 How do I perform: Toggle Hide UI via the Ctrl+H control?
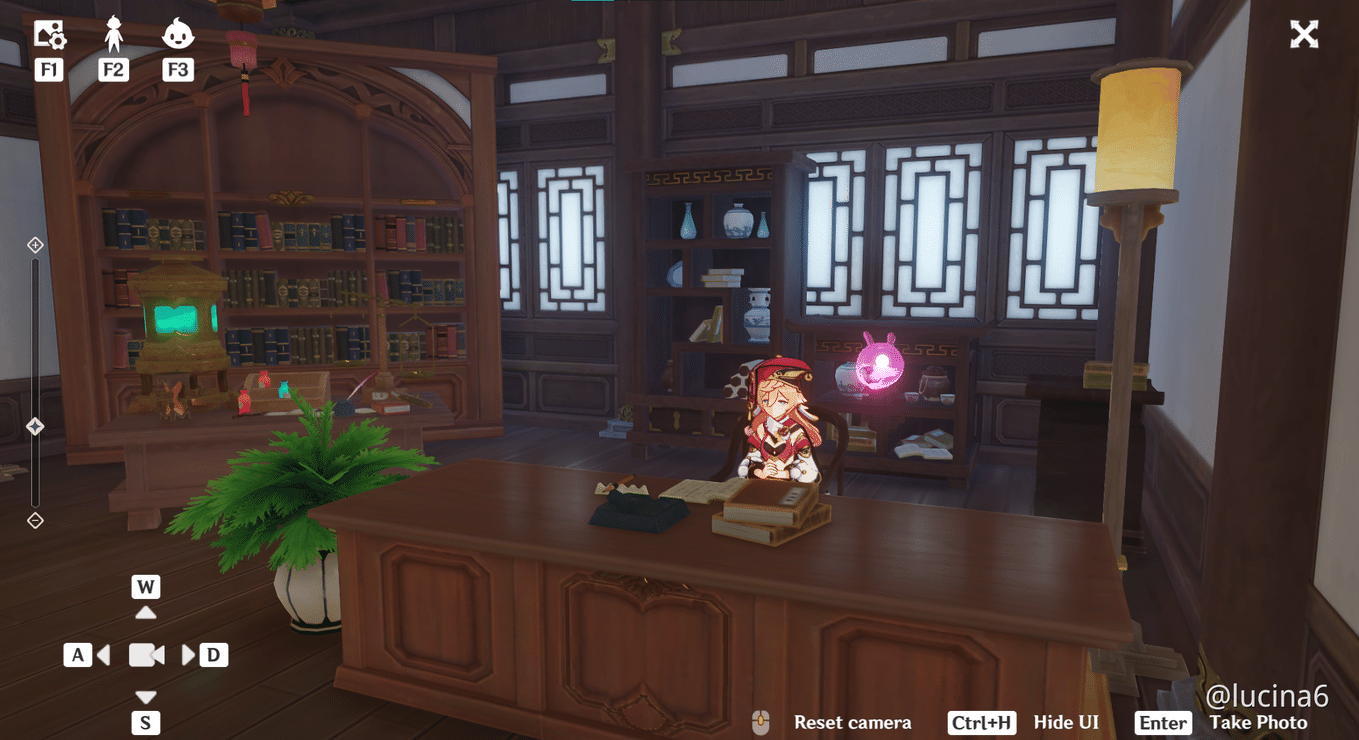point(981,722)
